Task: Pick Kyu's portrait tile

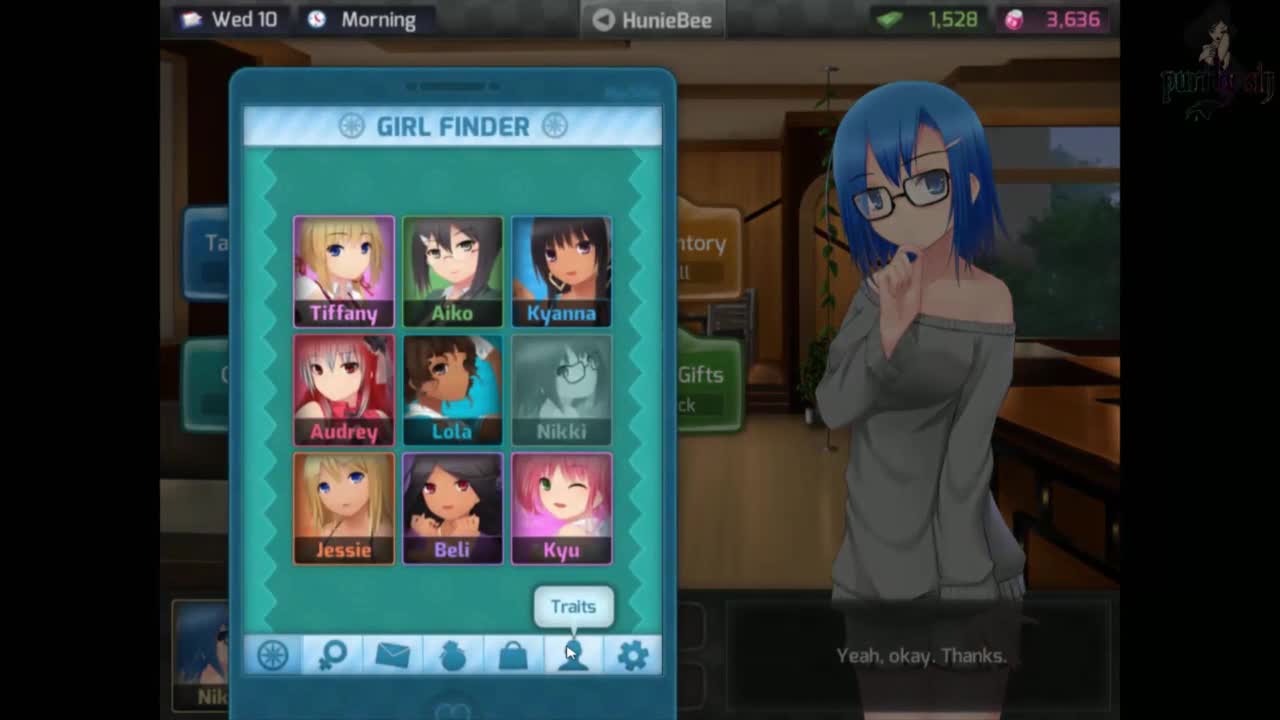Action: click(x=561, y=507)
